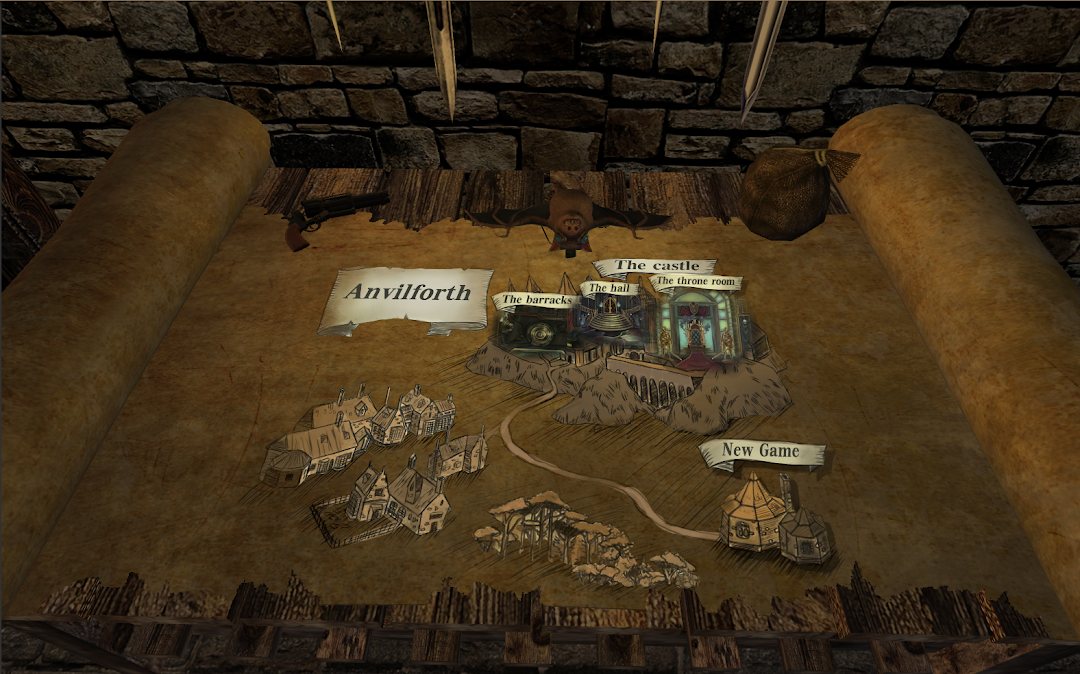The image size is (1080, 674).
Task: Open The throne room label
Action: (x=696, y=282)
